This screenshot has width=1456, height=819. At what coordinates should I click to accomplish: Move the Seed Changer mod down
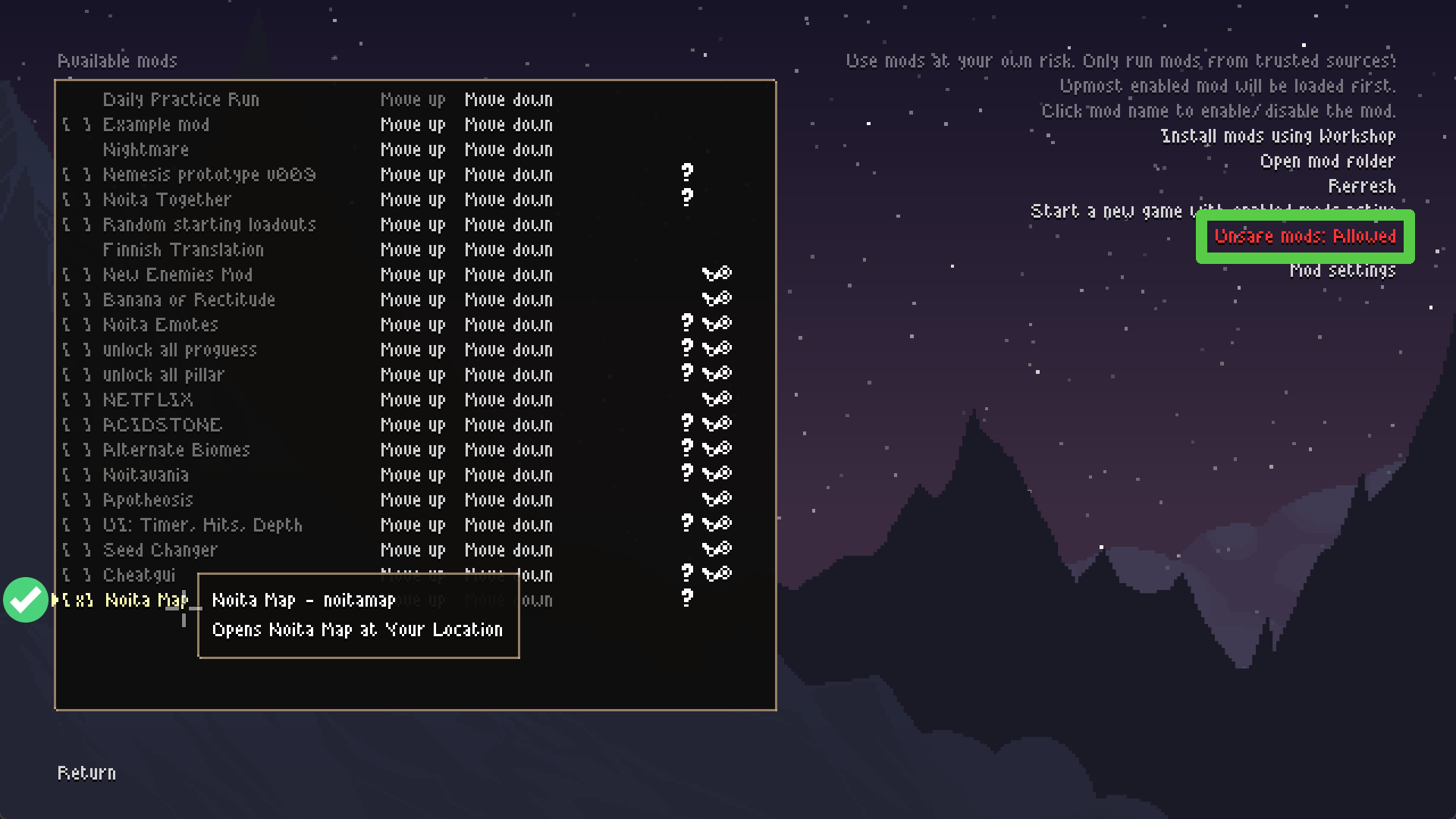pyautogui.click(x=508, y=551)
